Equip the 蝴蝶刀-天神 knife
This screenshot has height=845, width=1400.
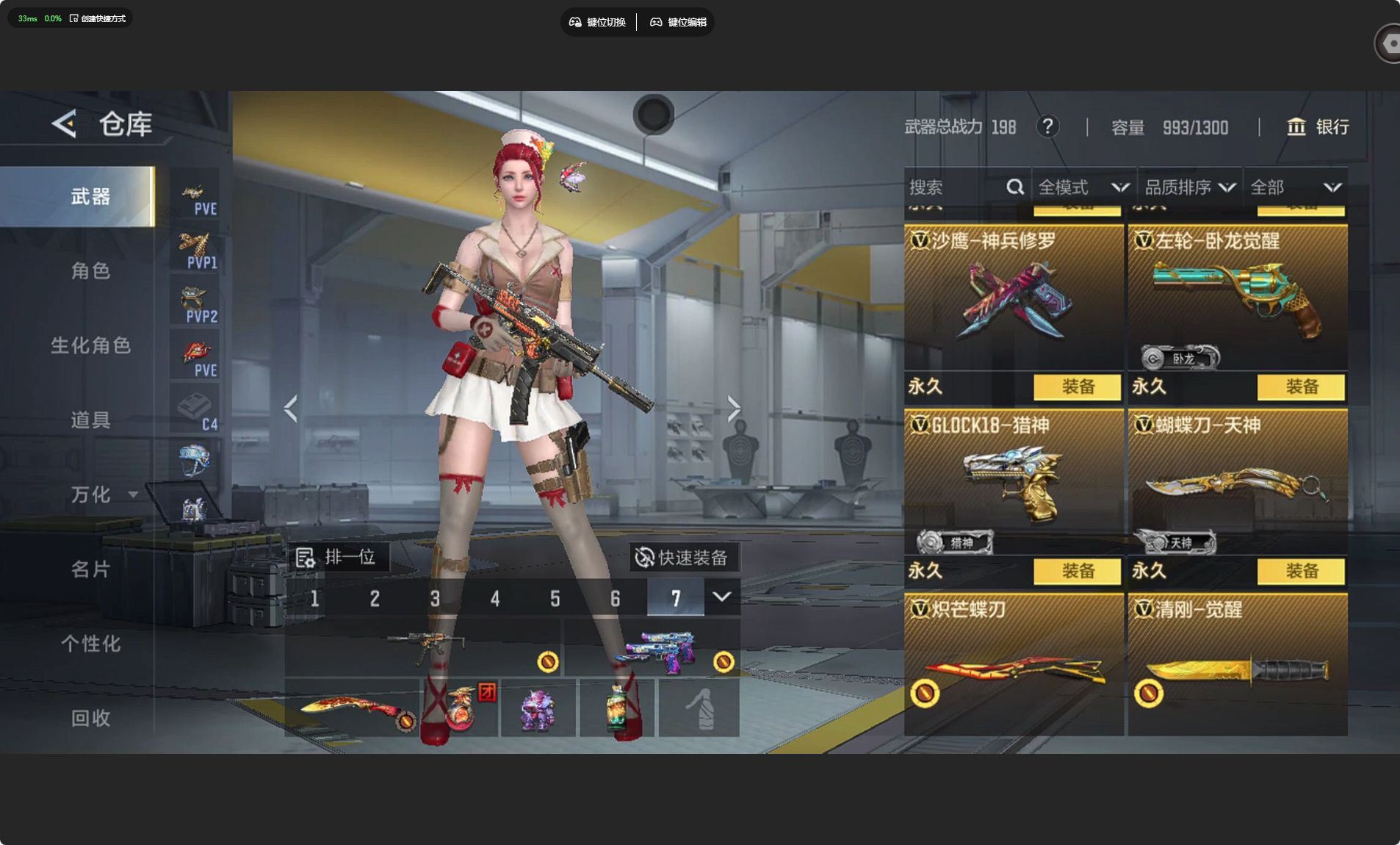(x=1301, y=571)
